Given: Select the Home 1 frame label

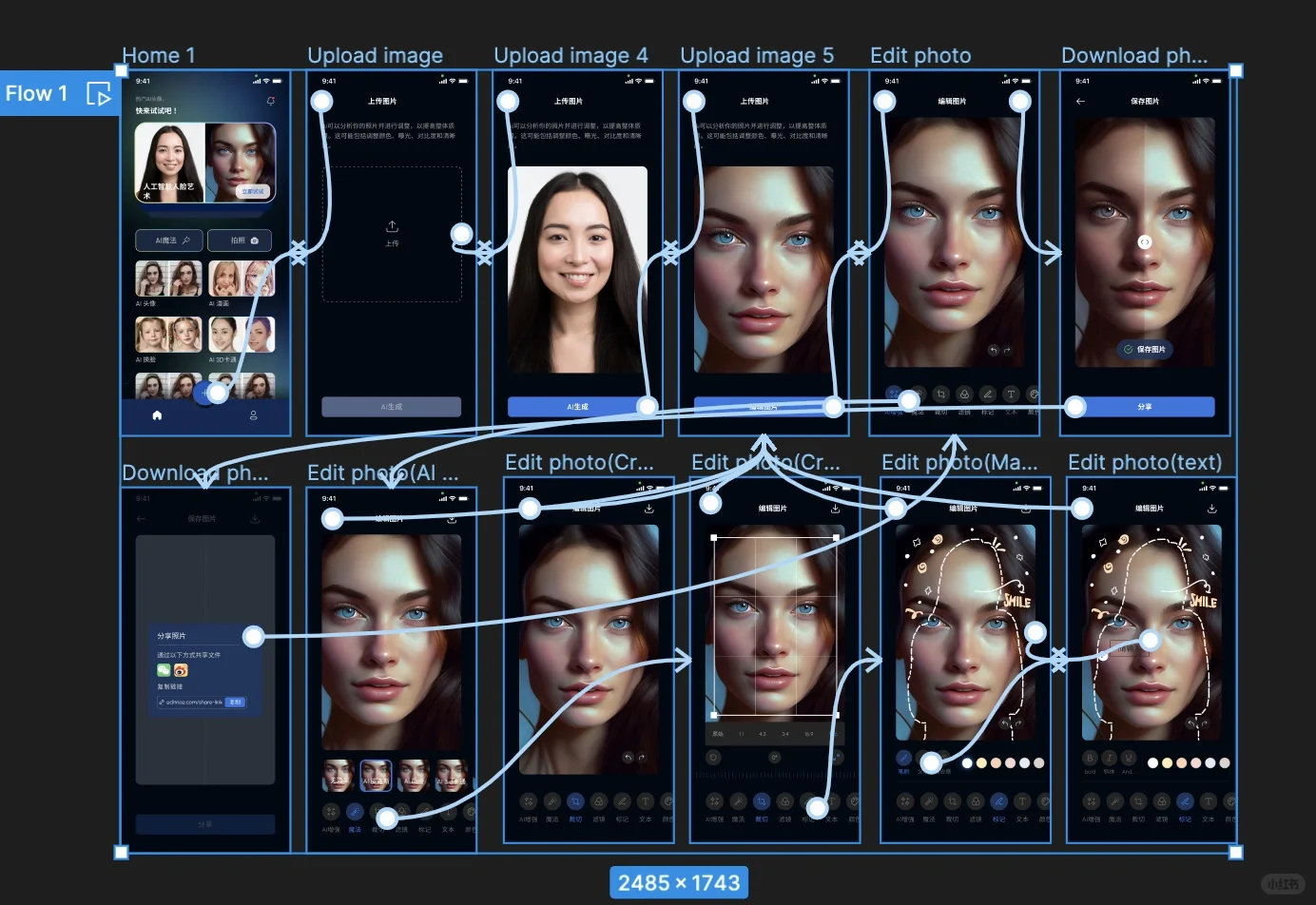Looking at the screenshot, I should point(159,55).
